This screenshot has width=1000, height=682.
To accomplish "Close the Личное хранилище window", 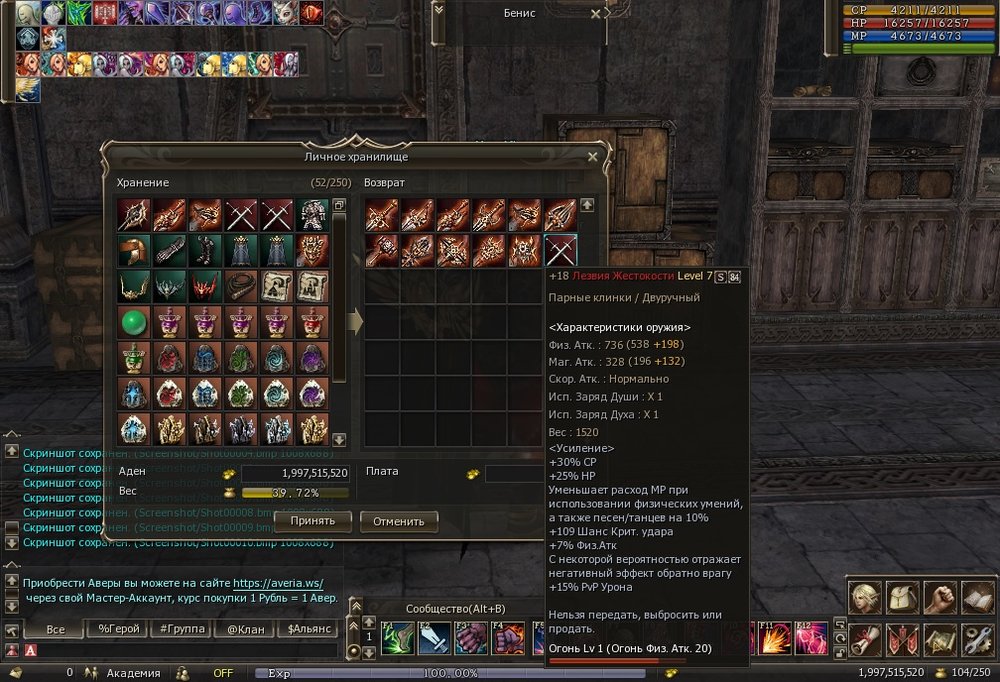I will pyautogui.click(x=593, y=157).
